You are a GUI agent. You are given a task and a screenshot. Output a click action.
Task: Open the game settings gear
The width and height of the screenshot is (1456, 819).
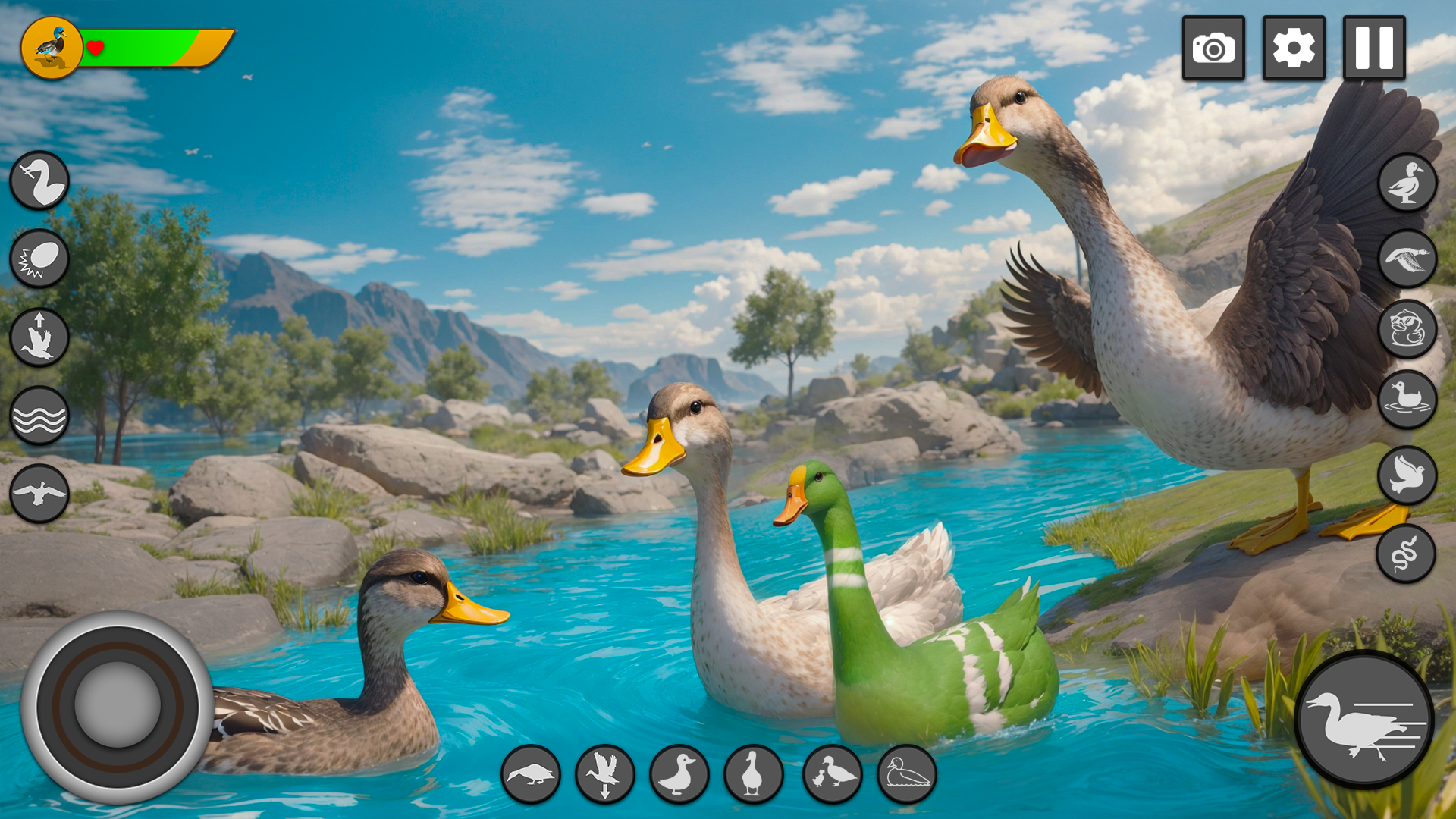pos(1294,48)
